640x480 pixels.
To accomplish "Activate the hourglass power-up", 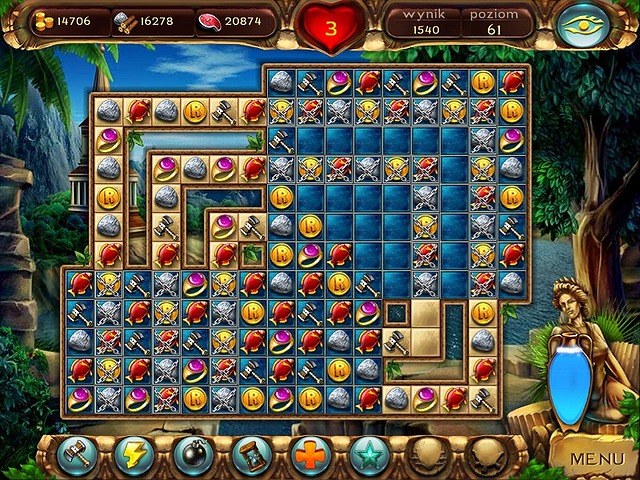I will [x=252, y=455].
